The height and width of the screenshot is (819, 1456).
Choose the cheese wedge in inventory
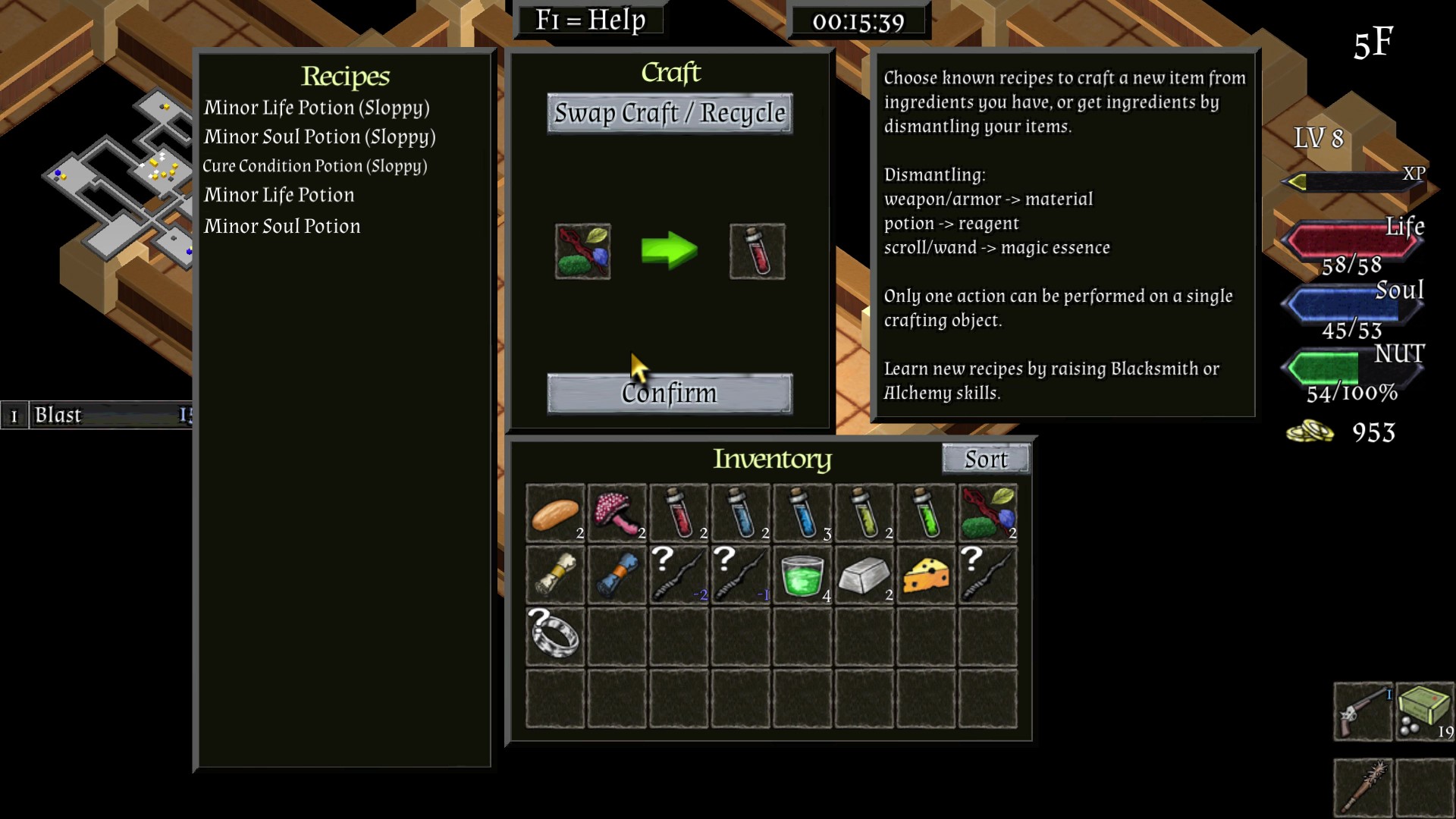tap(926, 576)
